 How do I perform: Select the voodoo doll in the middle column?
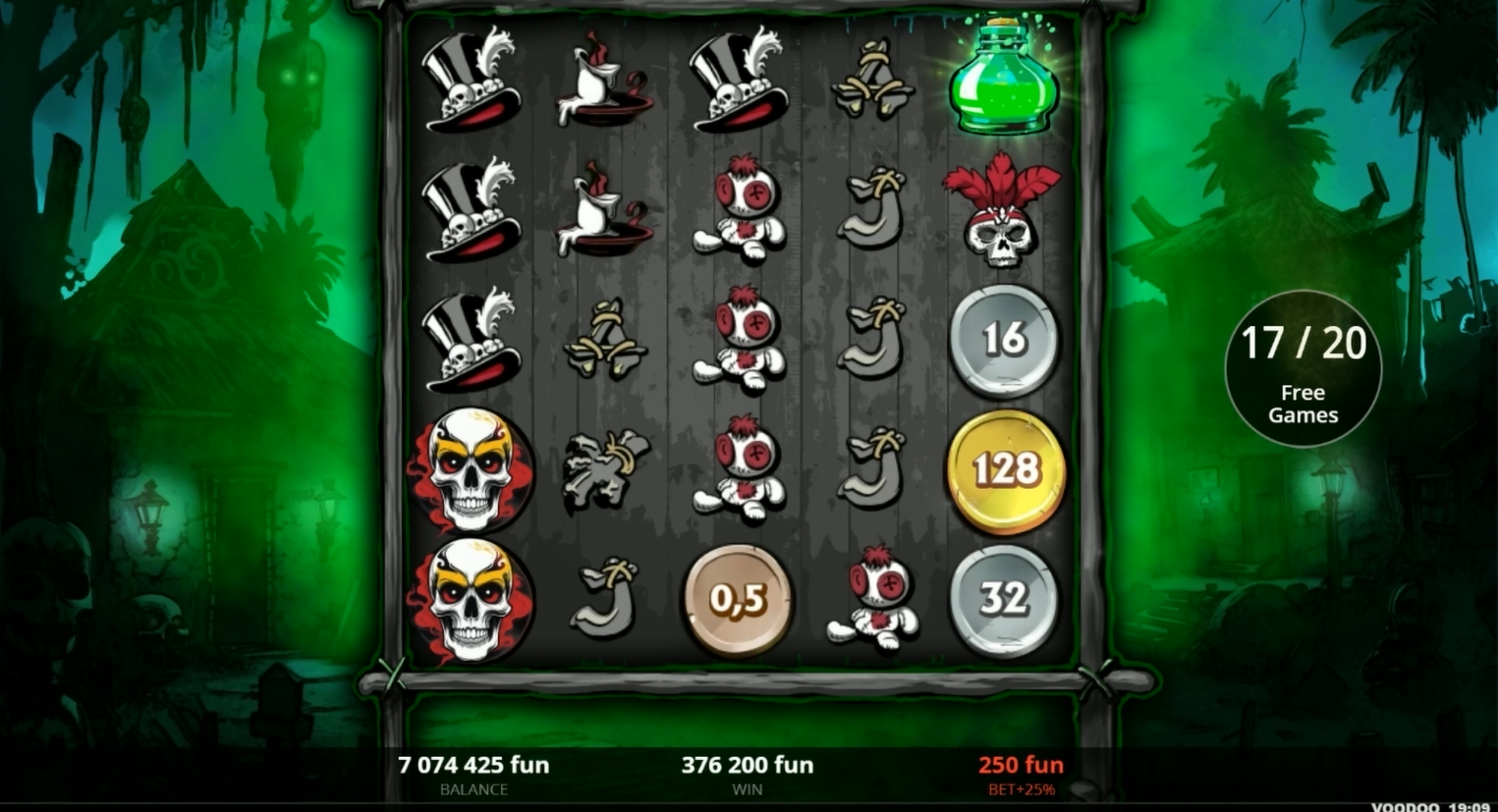pyautogui.click(x=742, y=344)
